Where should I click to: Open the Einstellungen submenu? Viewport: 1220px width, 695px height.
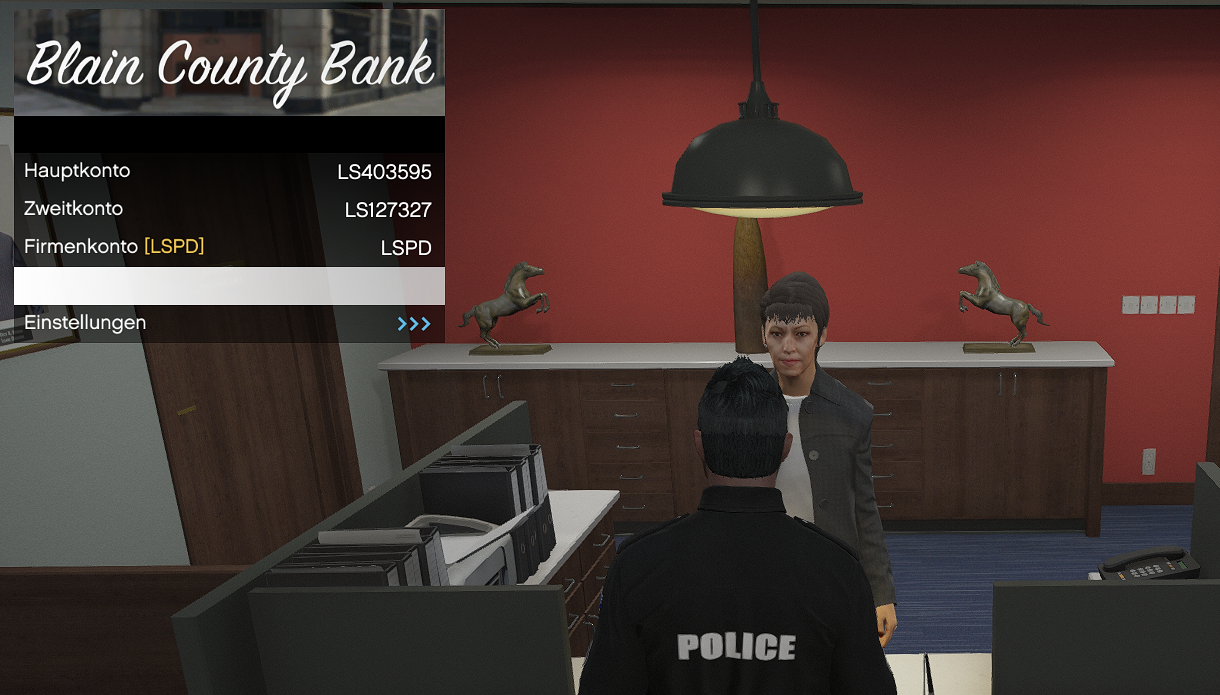click(x=229, y=323)
